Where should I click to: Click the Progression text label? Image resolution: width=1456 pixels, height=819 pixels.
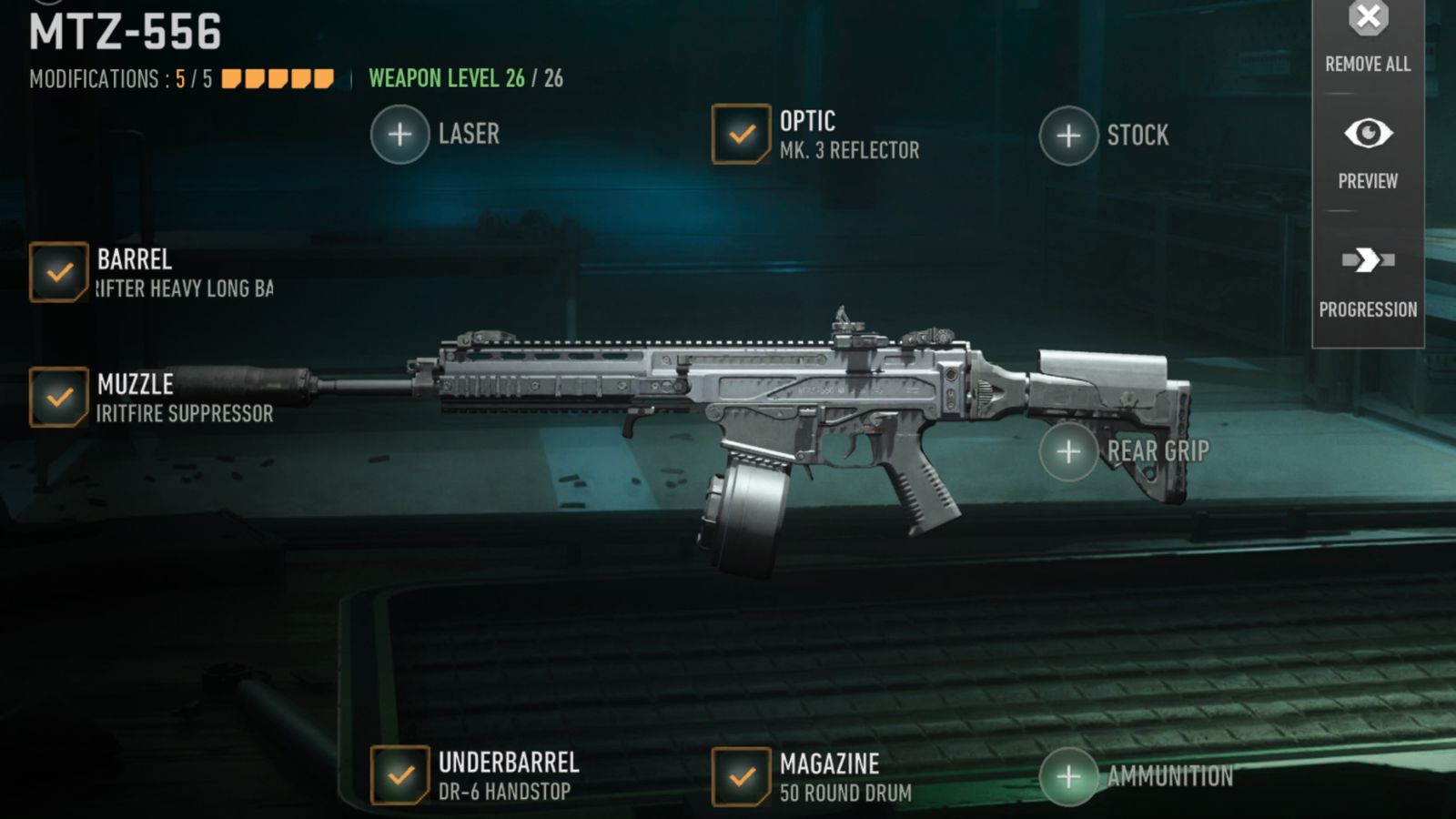tap(1368, 309)
